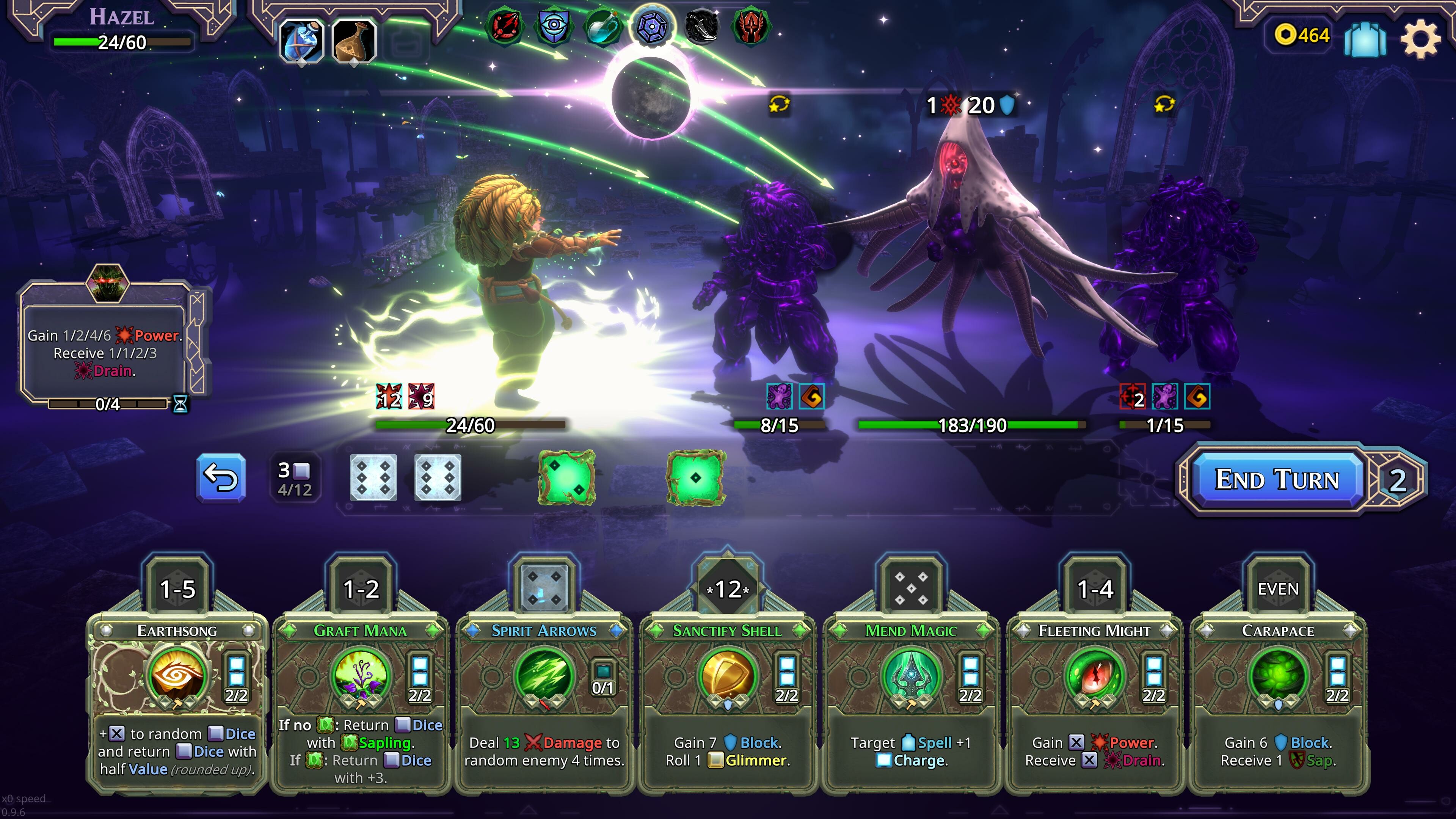Click the blue undo arrow button
This screenshot has height=819, width=1456.
tap(221, 478)
